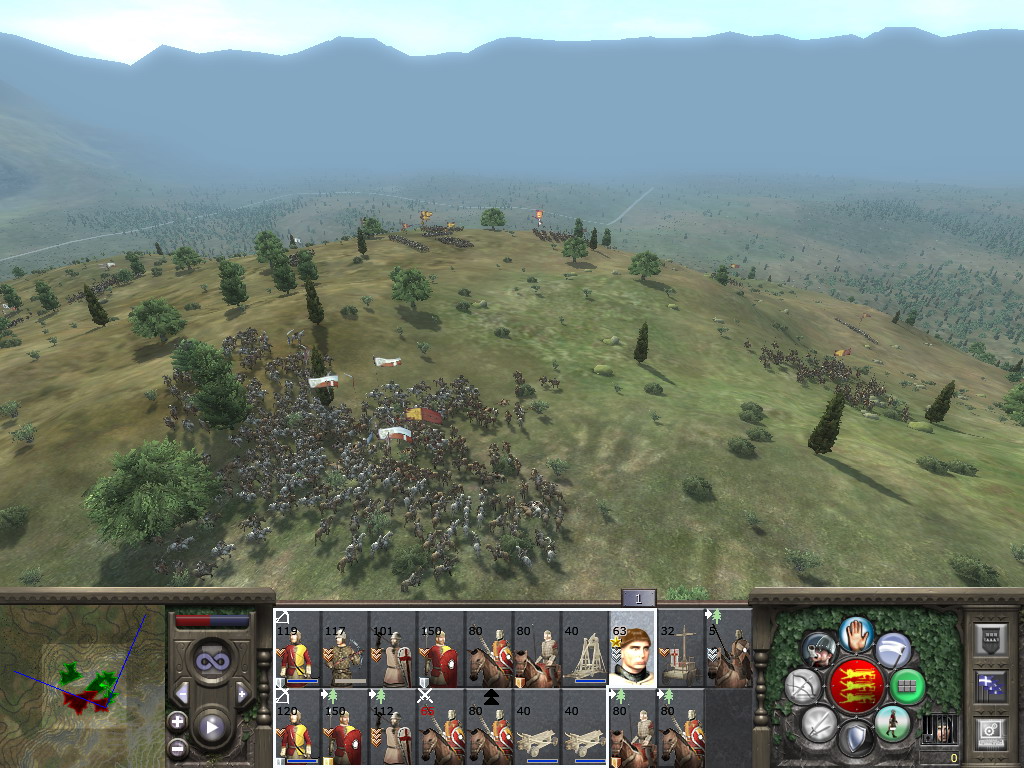
Task: Zoom in the minimap with plus button
Action: coord(177,721)
